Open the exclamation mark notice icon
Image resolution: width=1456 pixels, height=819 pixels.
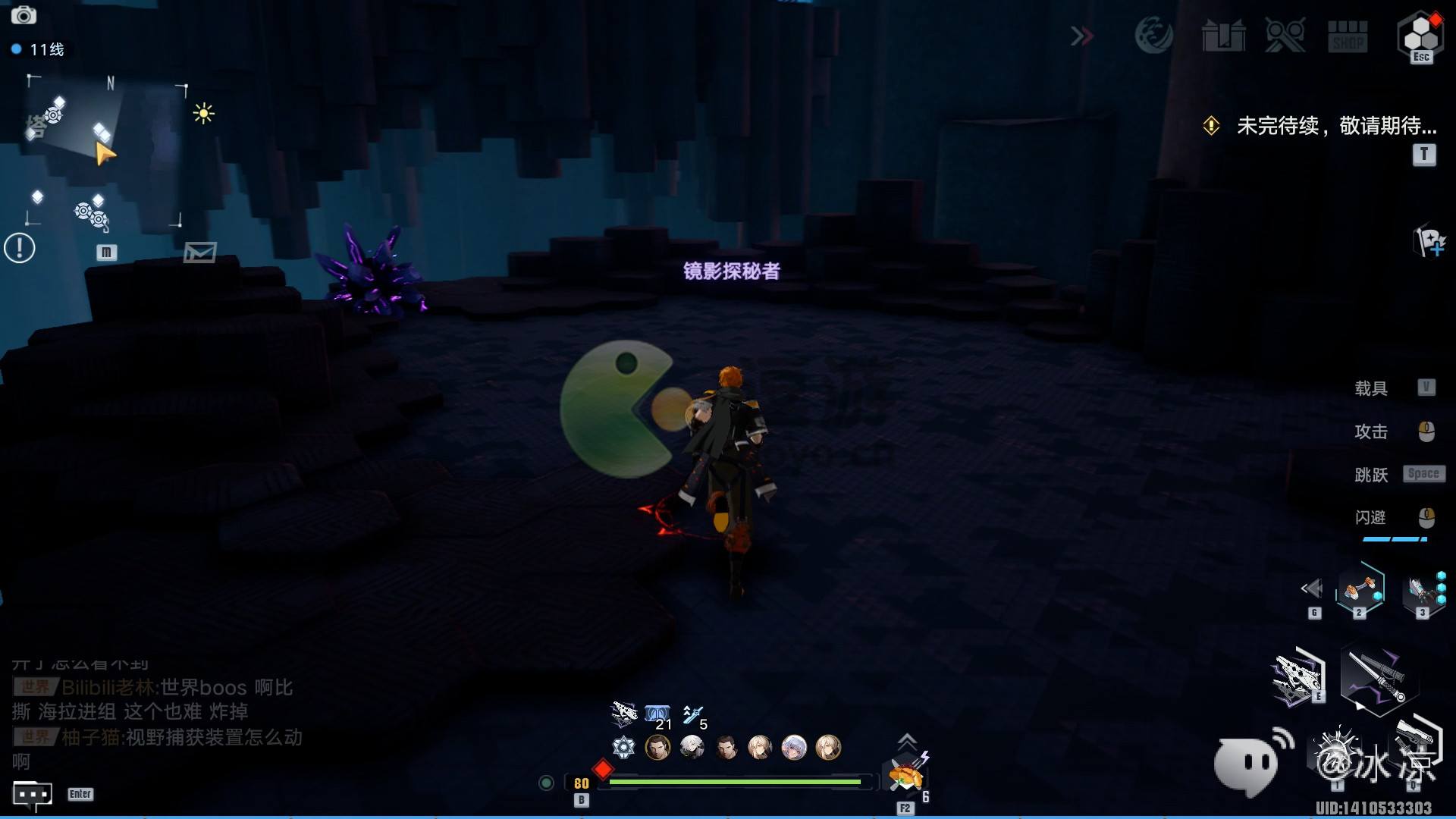pos(20,248)
